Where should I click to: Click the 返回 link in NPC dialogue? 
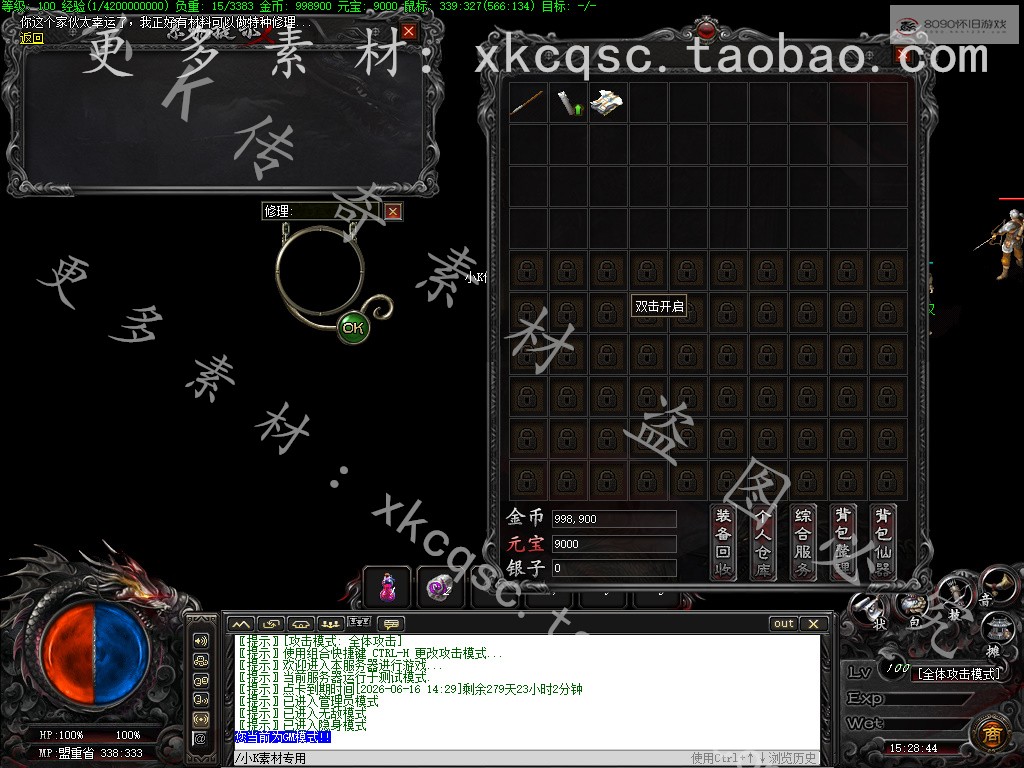coord(32,38)
